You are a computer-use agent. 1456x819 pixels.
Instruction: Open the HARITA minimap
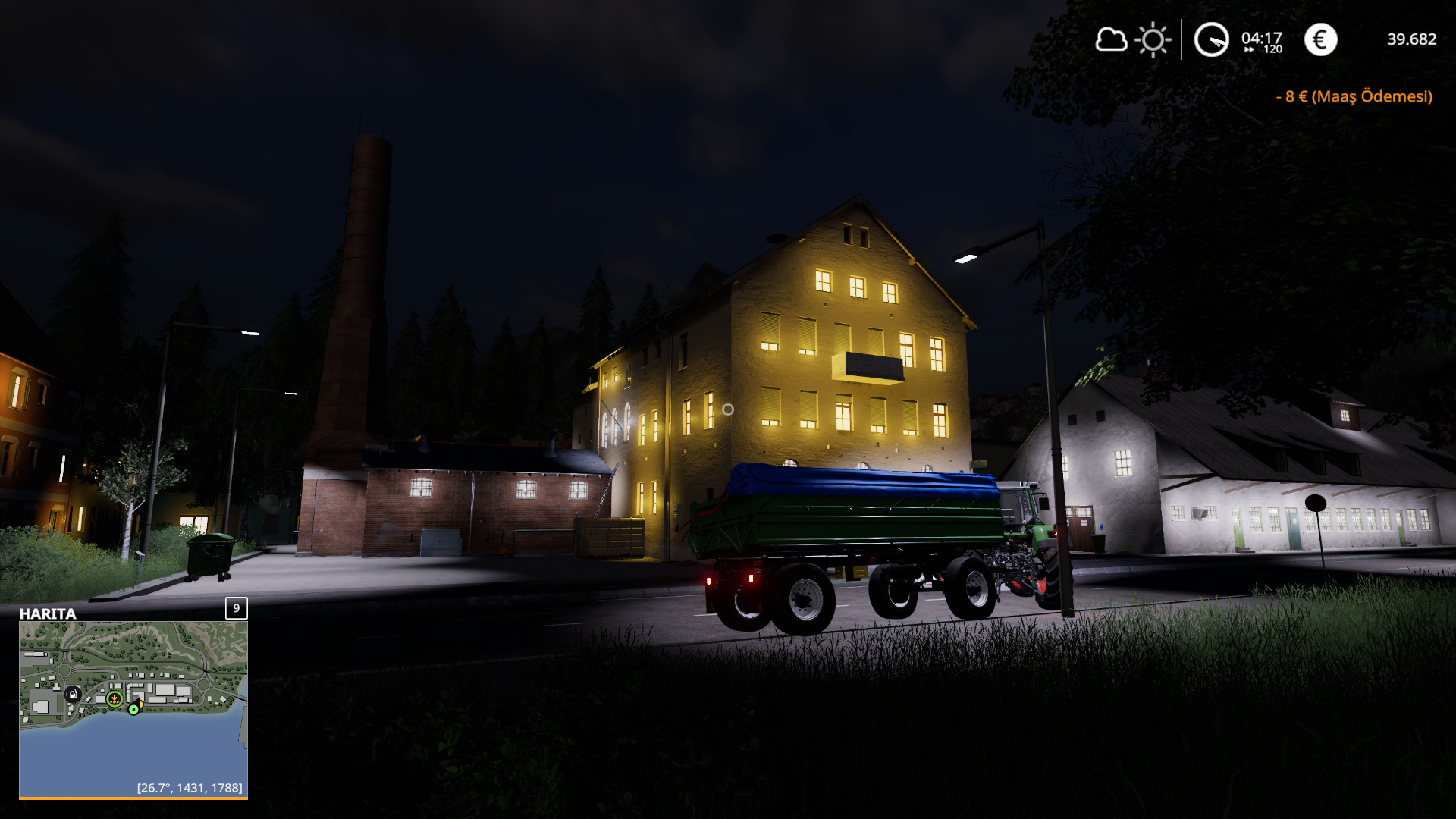coord(133,709)
